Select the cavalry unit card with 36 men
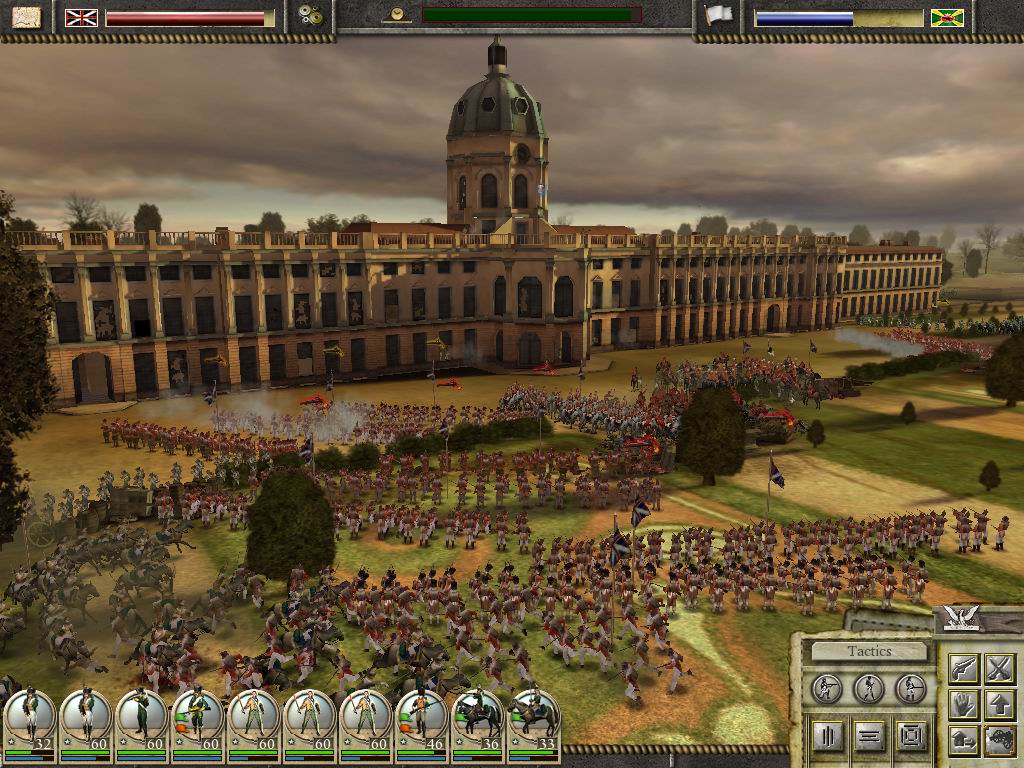The width and height of the screenshot is (1024, 768). click(x=477, y=716)
